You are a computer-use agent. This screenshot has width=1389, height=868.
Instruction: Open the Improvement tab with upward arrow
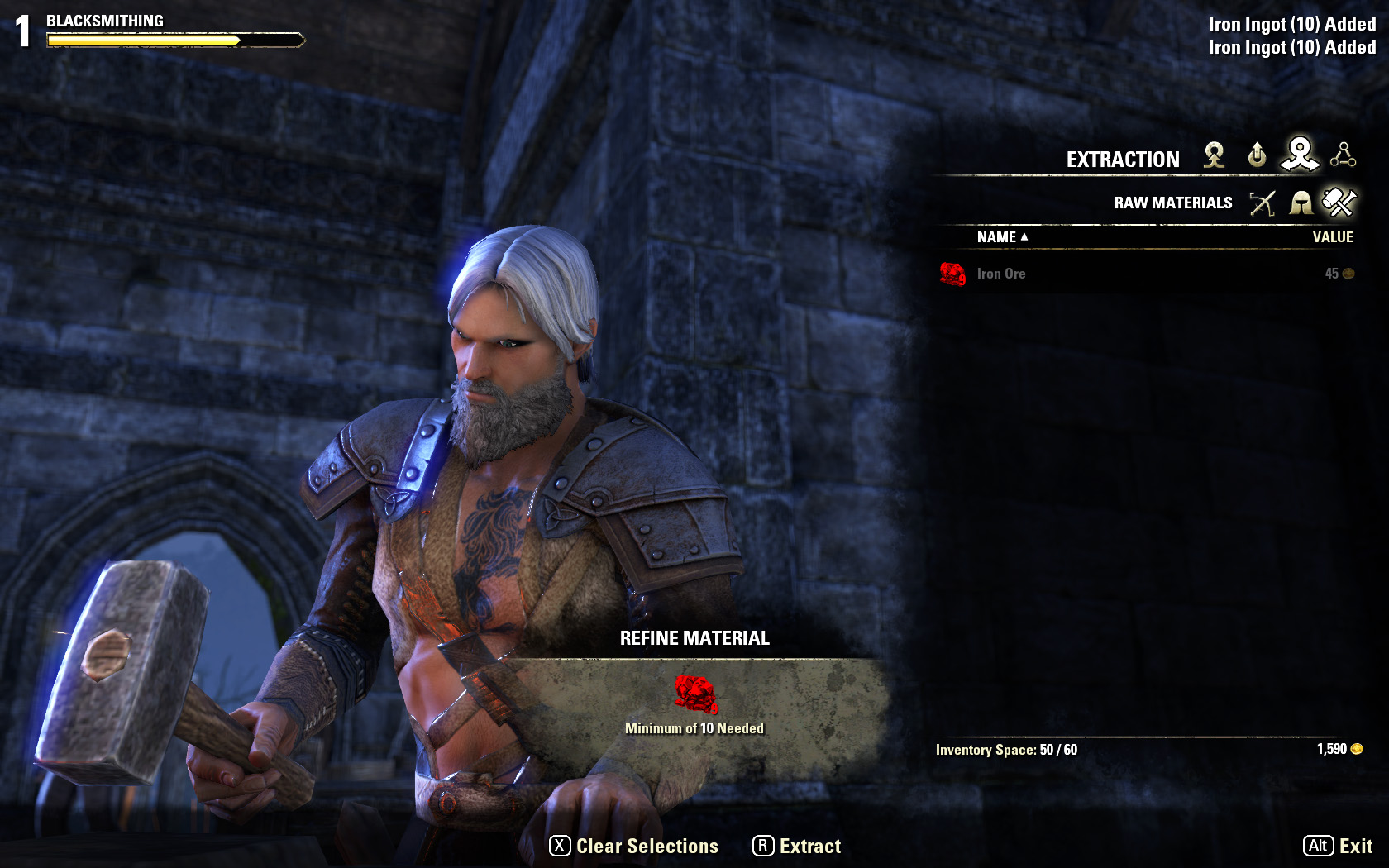[1257, 155]
